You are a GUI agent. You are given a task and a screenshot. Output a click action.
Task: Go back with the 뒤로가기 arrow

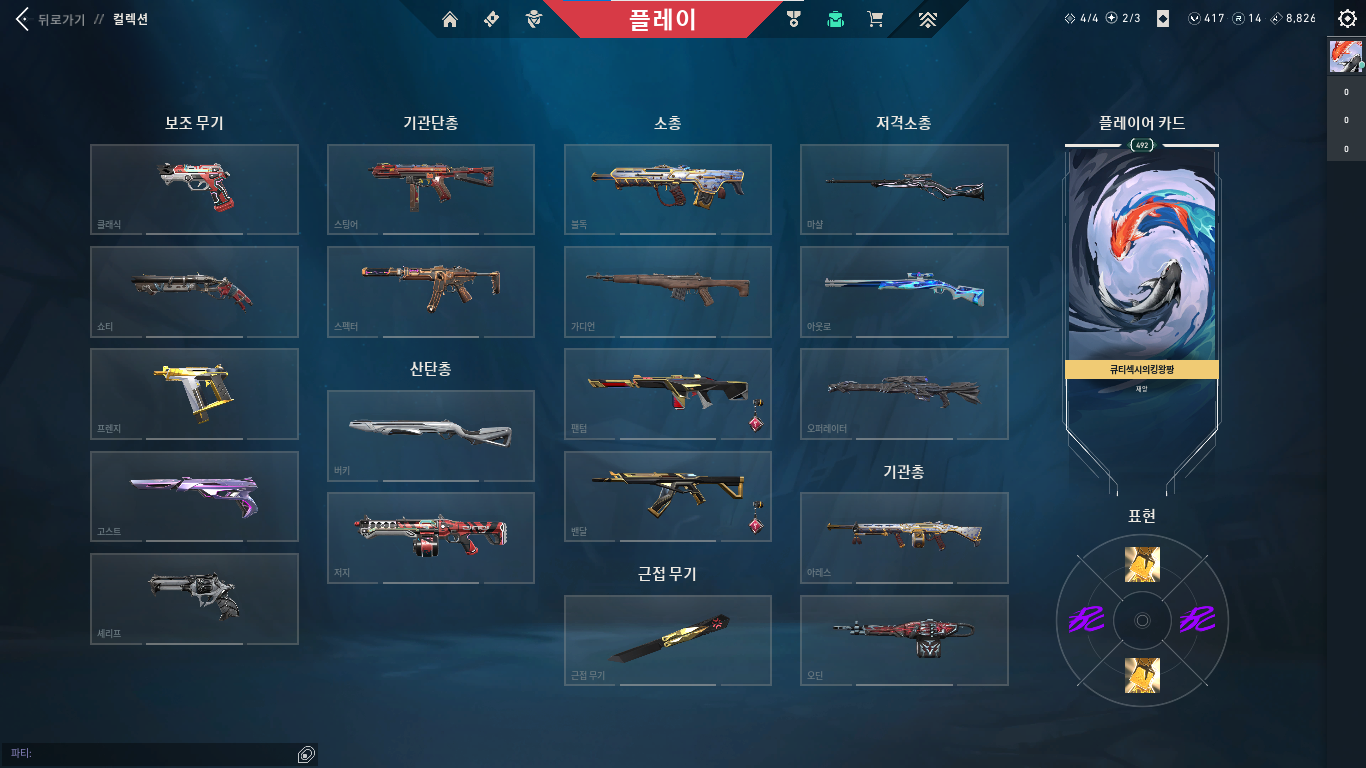[x=22, y=20]
